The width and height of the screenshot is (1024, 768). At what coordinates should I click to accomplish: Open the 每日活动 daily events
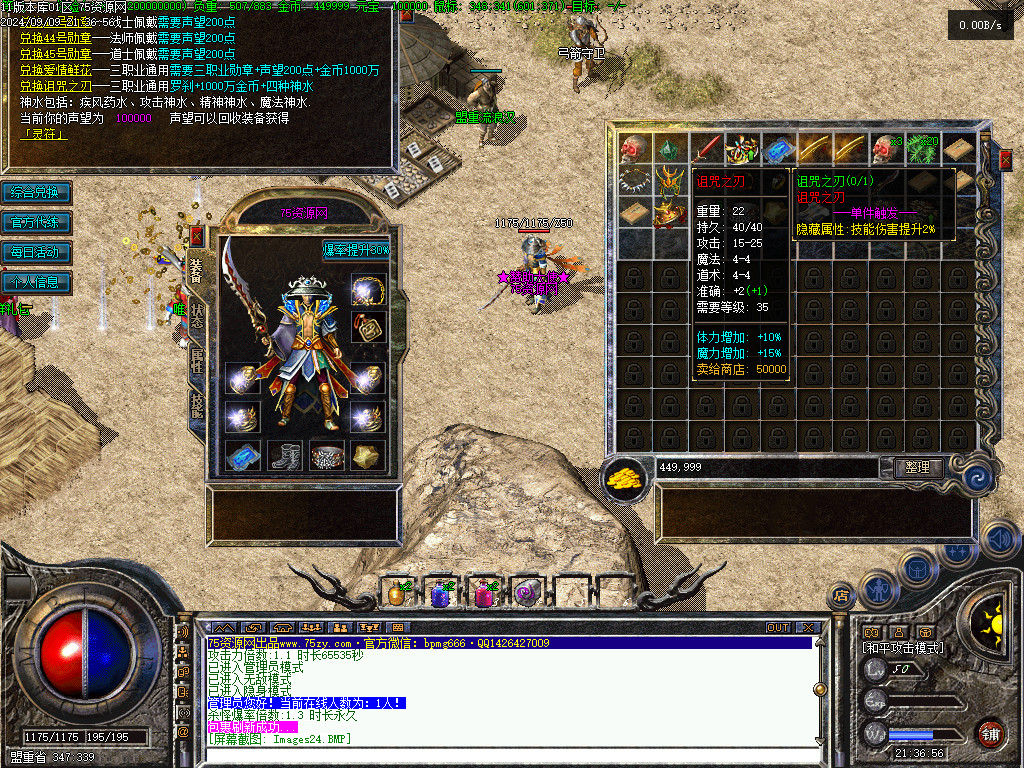[x=36, y=252]
